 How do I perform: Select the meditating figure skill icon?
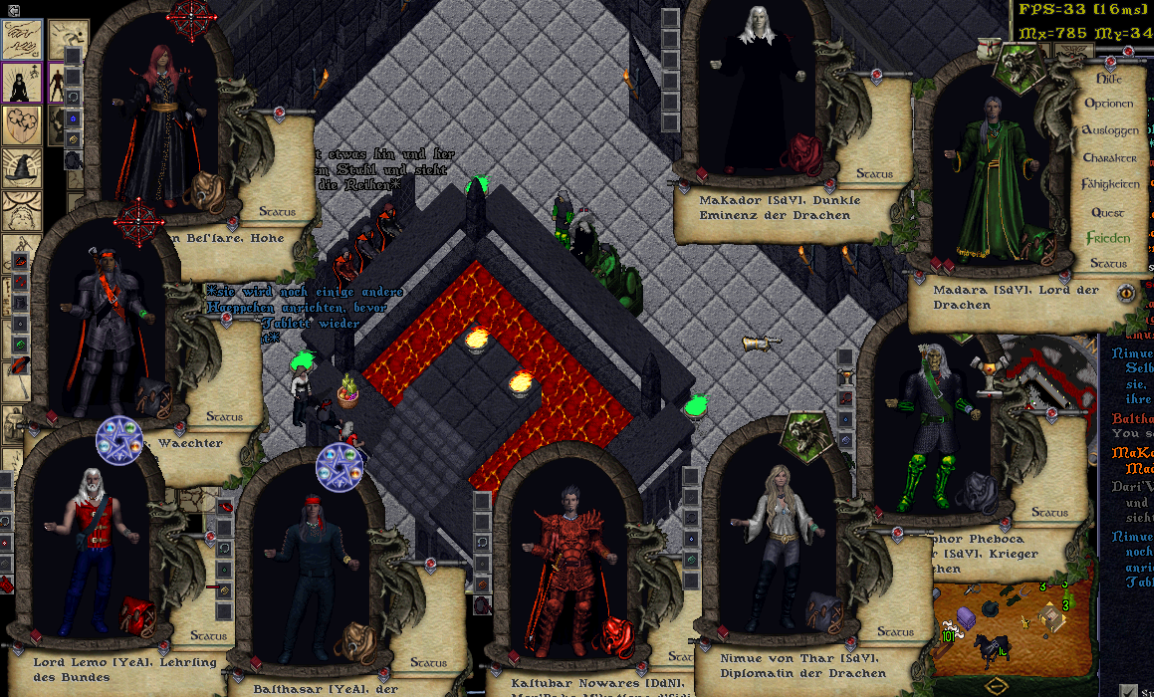[20, 82]
